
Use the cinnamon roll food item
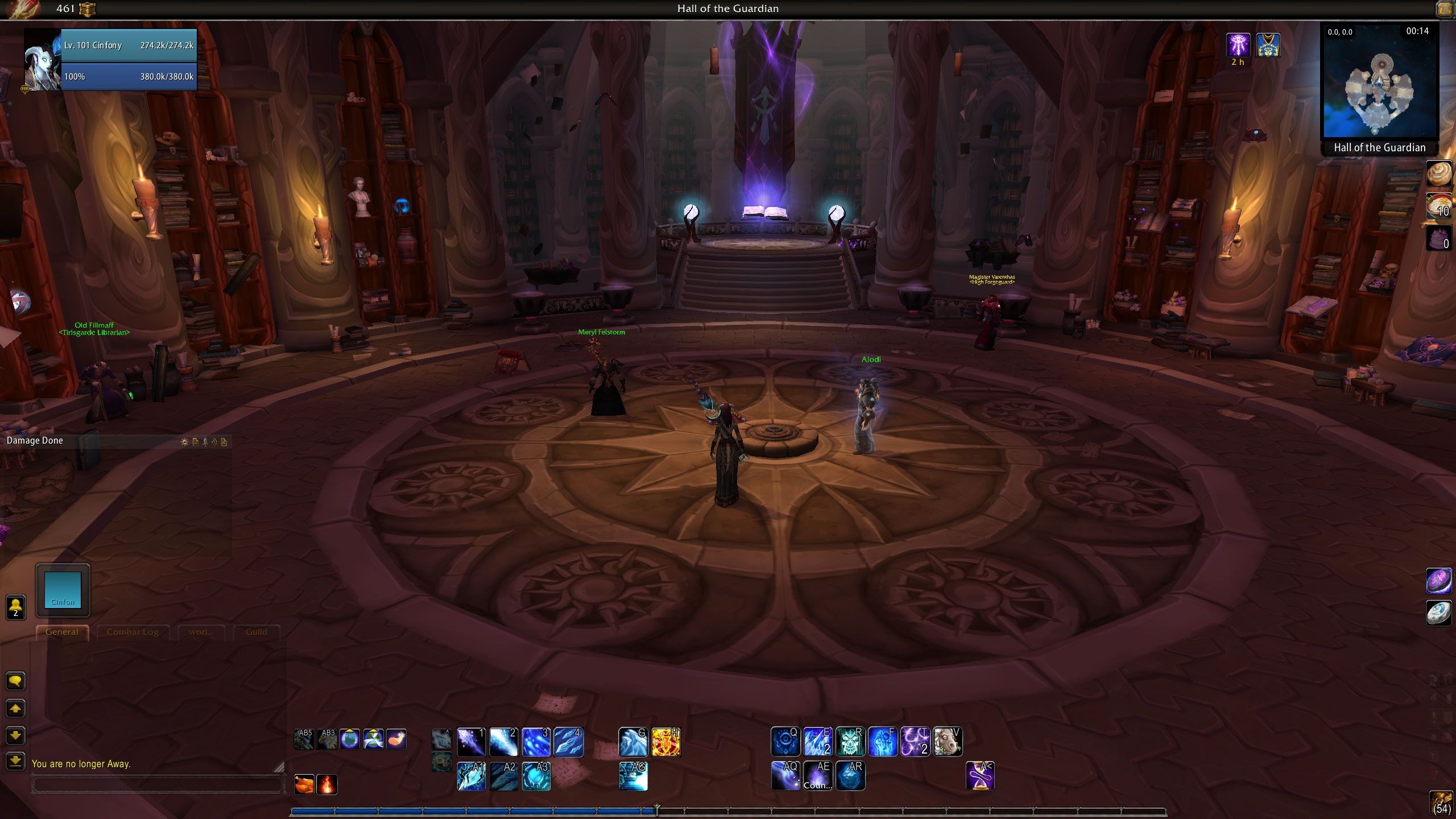[1439, 173]
